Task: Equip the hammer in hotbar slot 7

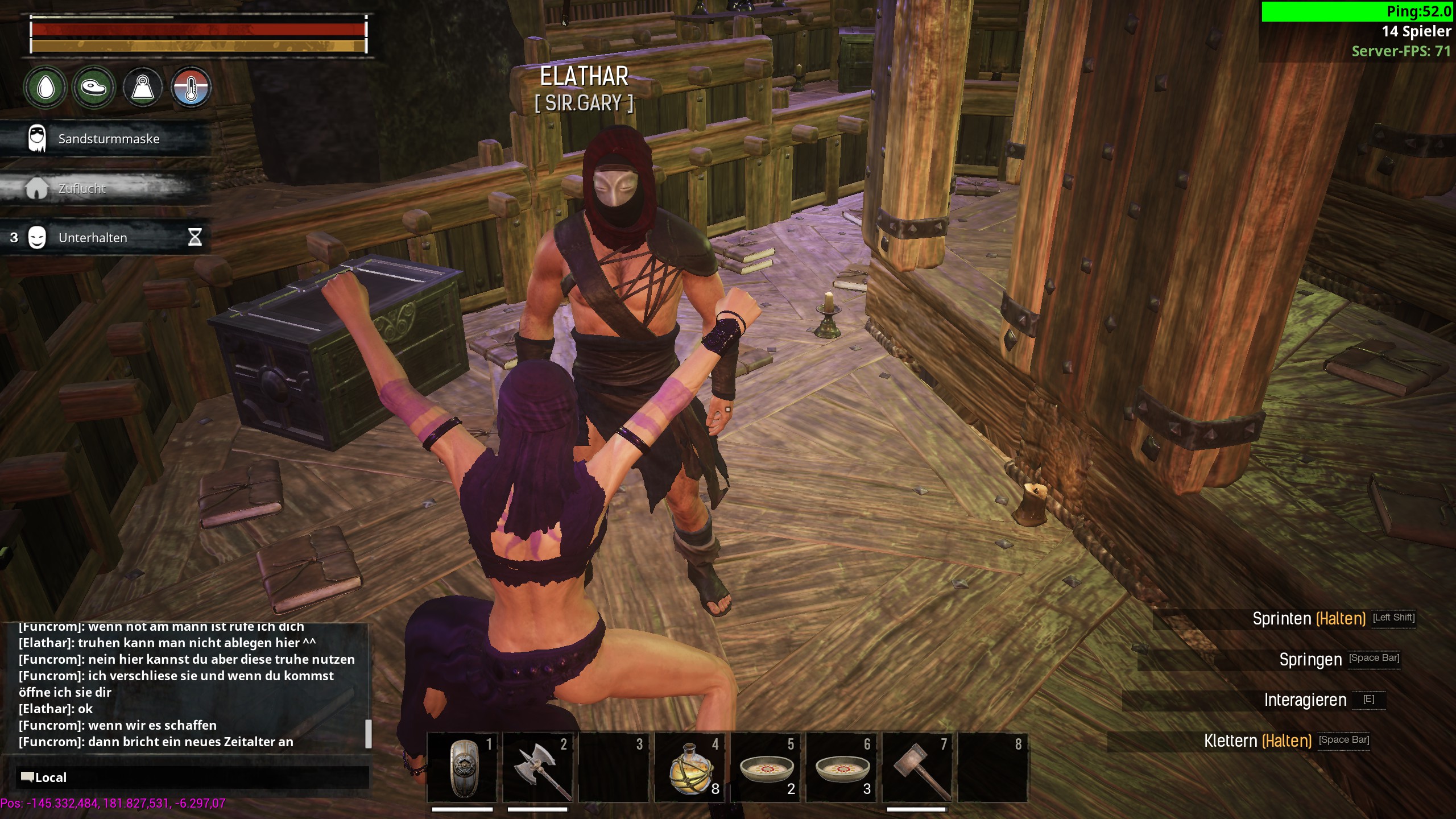Action: (917, 767)
